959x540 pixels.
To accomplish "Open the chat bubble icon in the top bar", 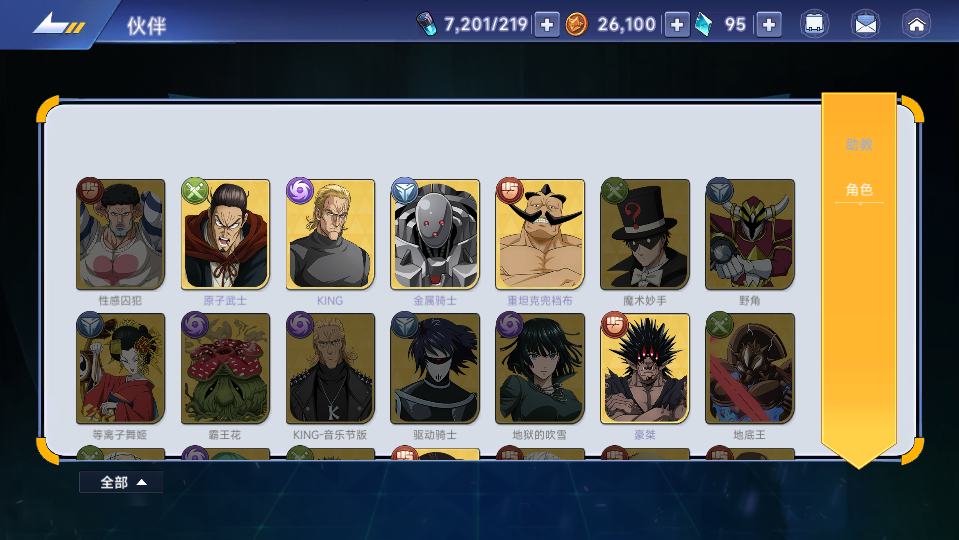I will [x=814, y=24].
